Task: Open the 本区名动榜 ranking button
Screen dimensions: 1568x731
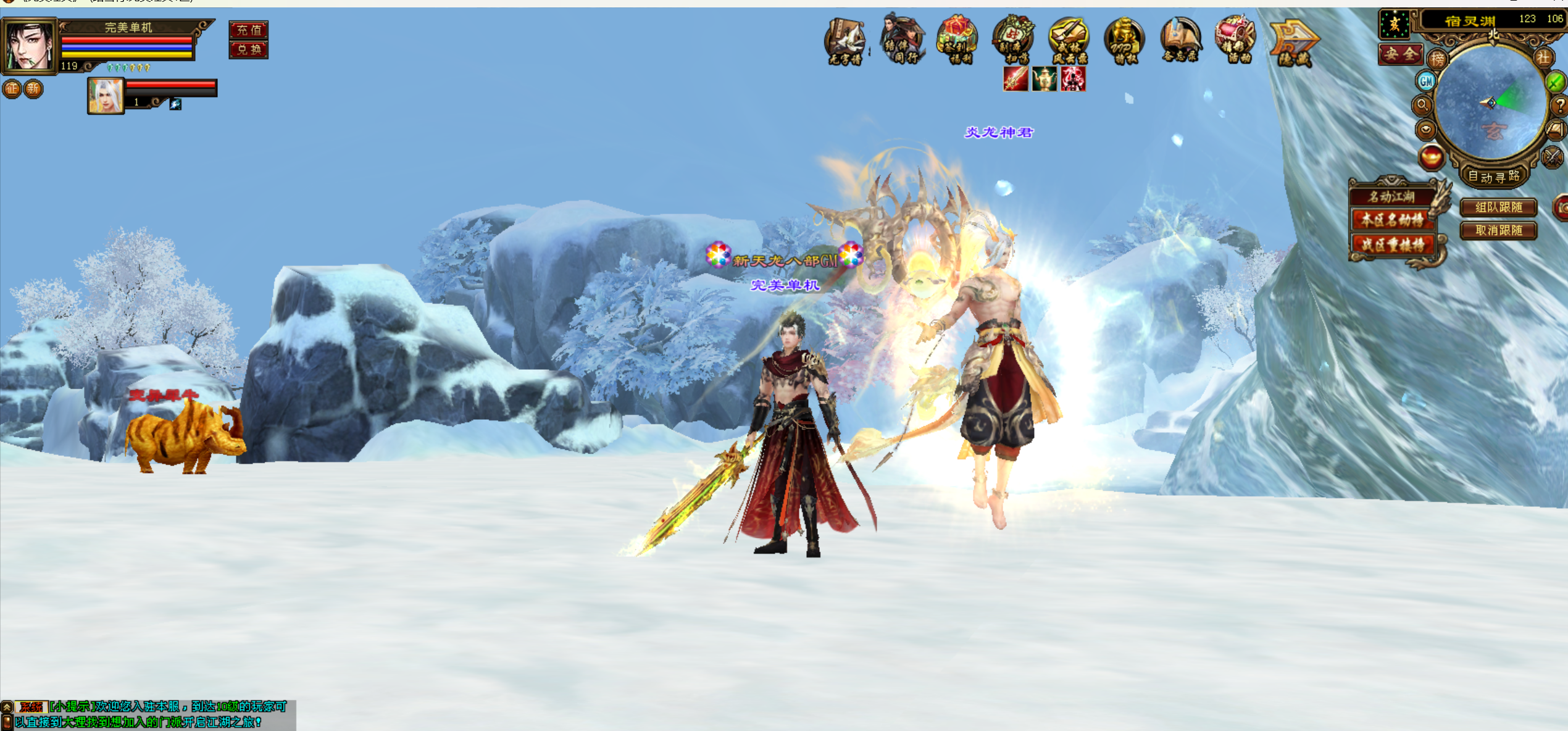Action: [1392, 220]
